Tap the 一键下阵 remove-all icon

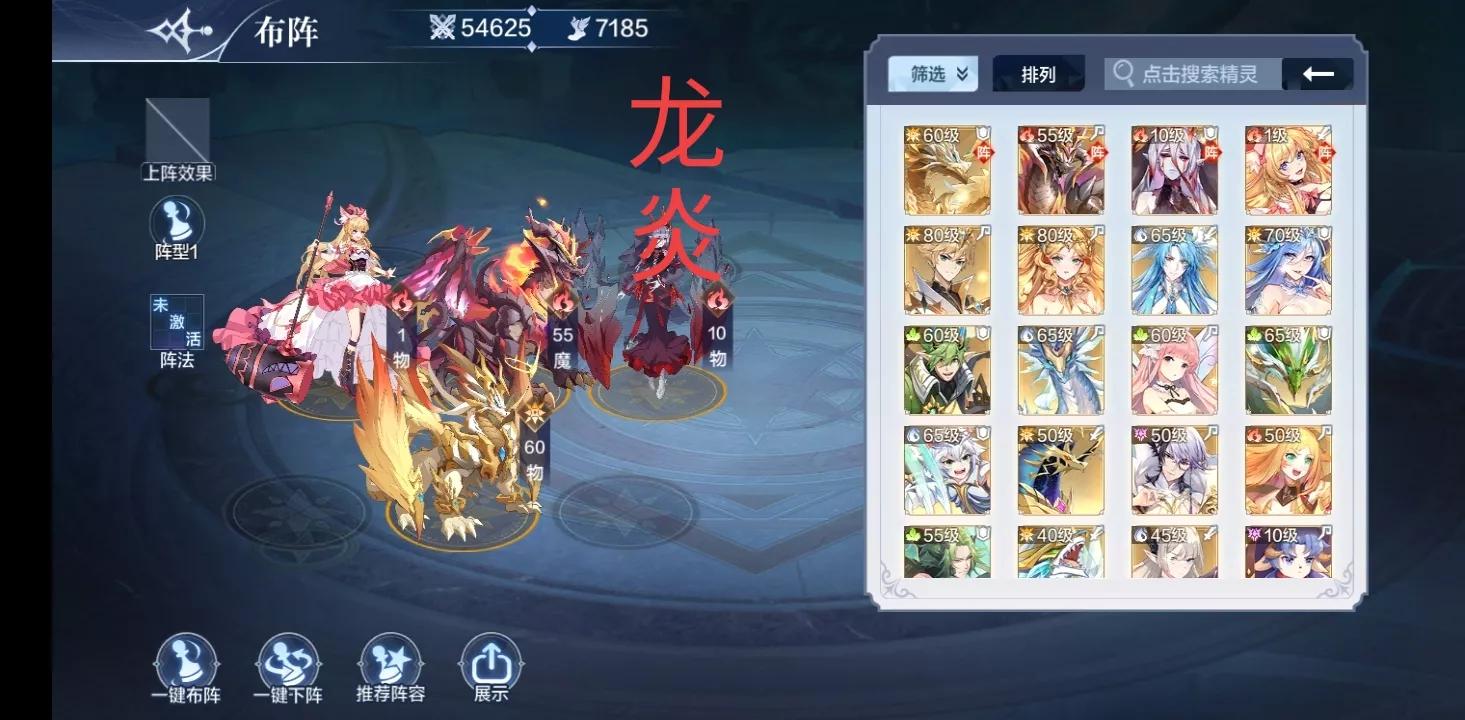point(286,660)
